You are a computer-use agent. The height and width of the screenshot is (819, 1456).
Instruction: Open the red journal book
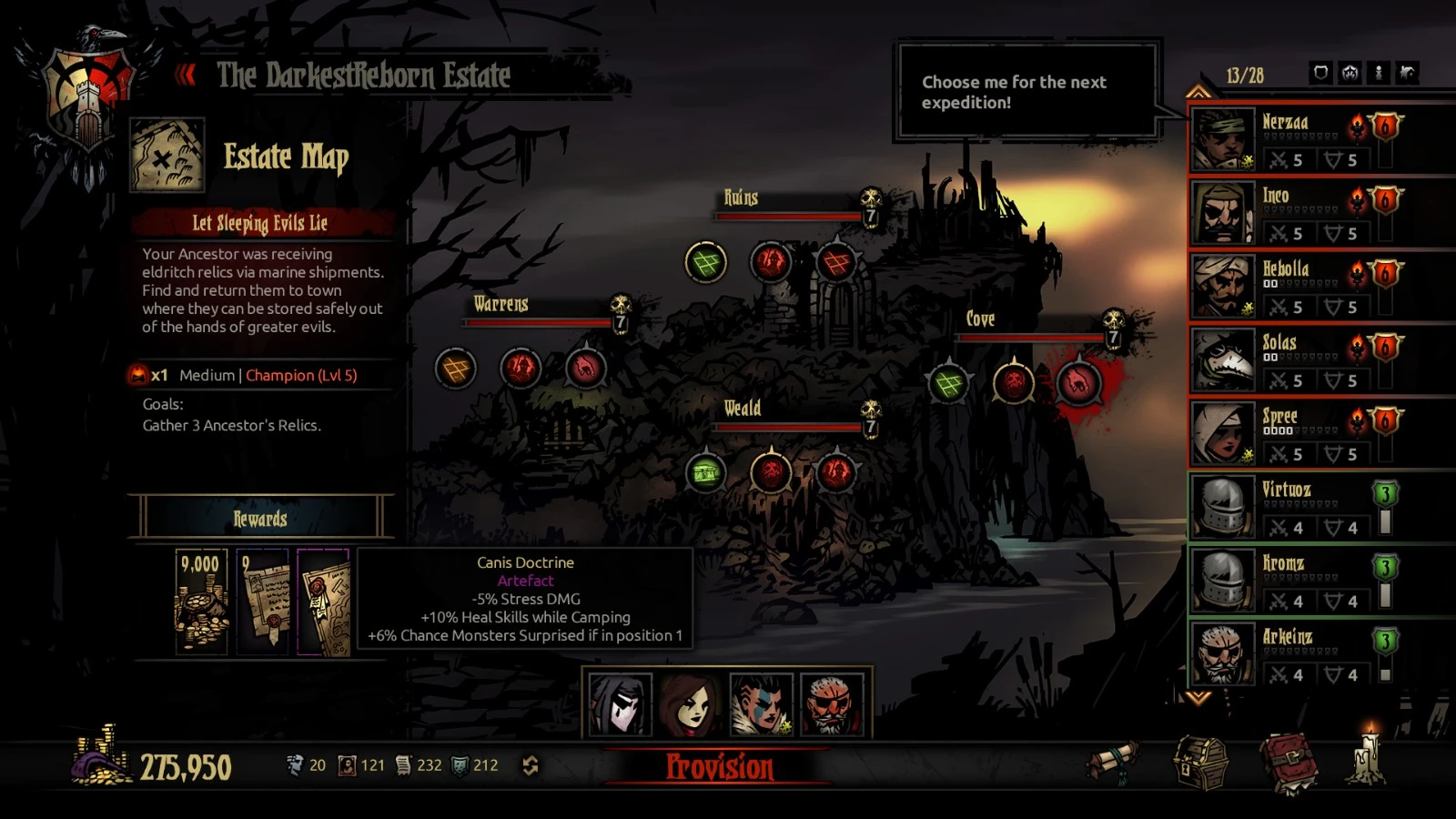pos(1289,763)
